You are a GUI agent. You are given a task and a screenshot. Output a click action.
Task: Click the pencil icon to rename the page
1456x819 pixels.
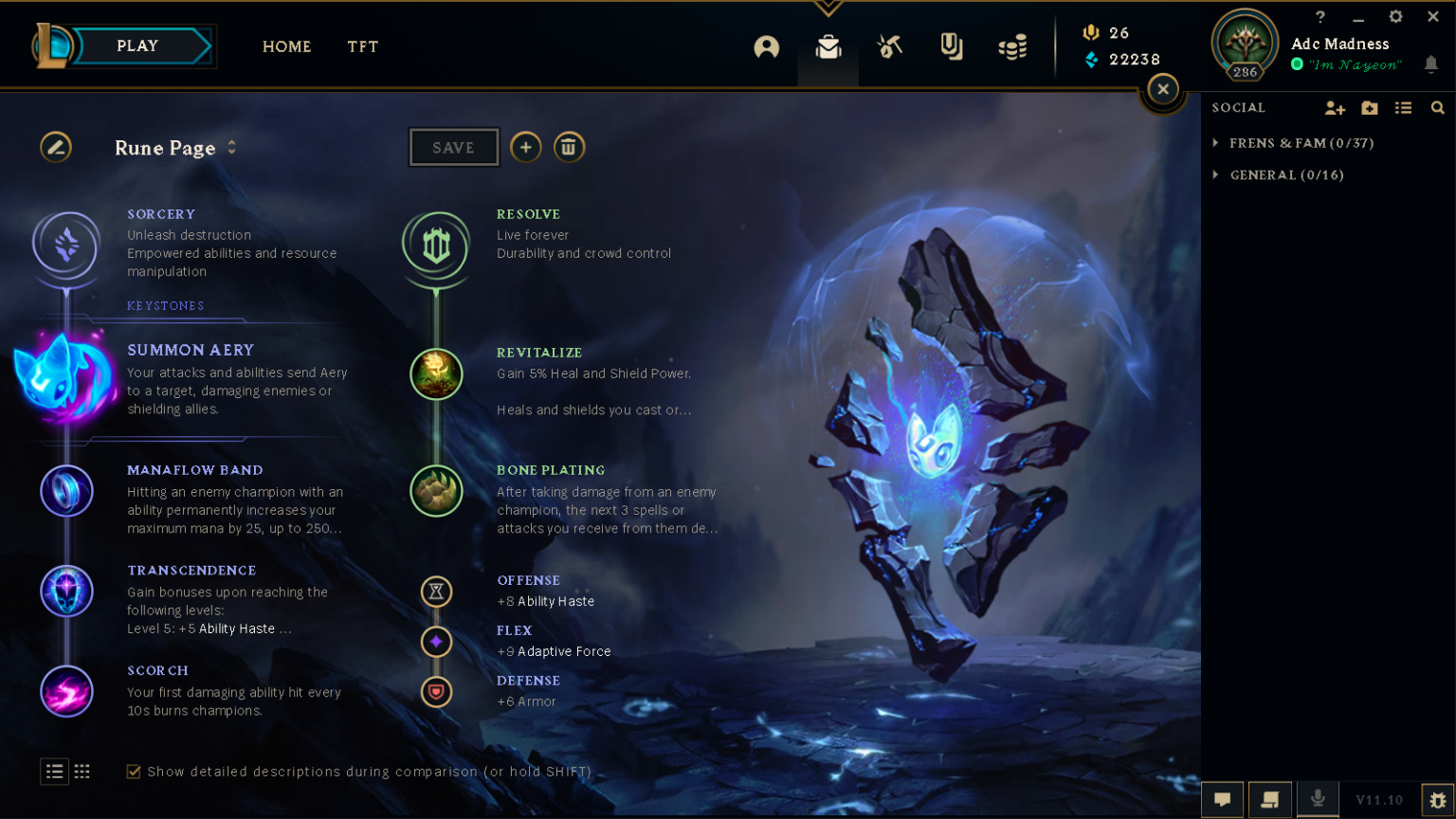tap(56, 147)
